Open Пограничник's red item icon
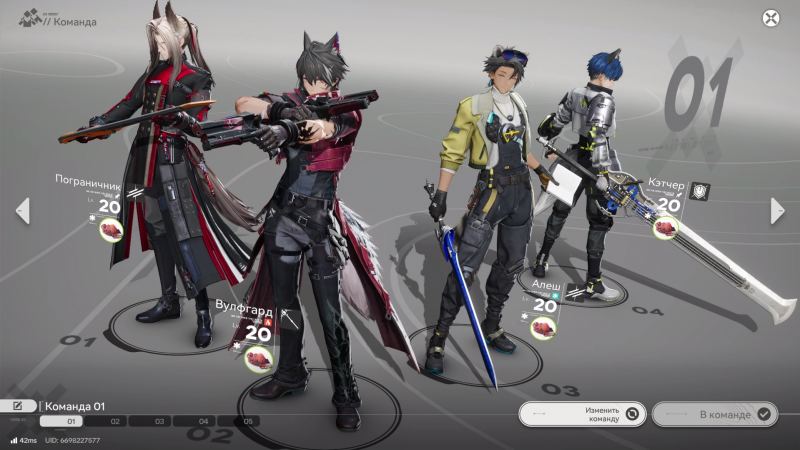The width and height of the screenshot is (800, 450). (109, 230)
